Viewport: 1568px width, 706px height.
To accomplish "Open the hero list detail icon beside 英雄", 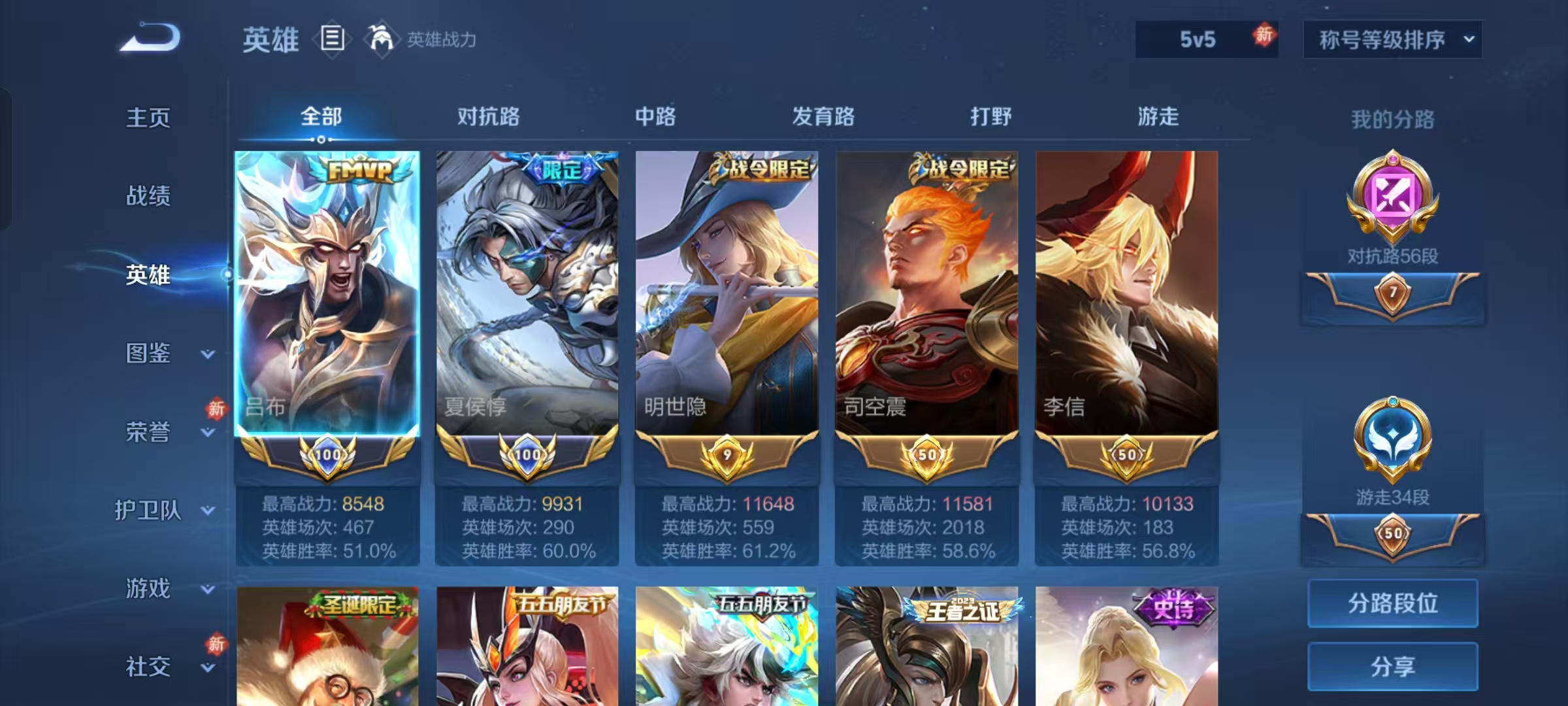I will pos(332,41).
